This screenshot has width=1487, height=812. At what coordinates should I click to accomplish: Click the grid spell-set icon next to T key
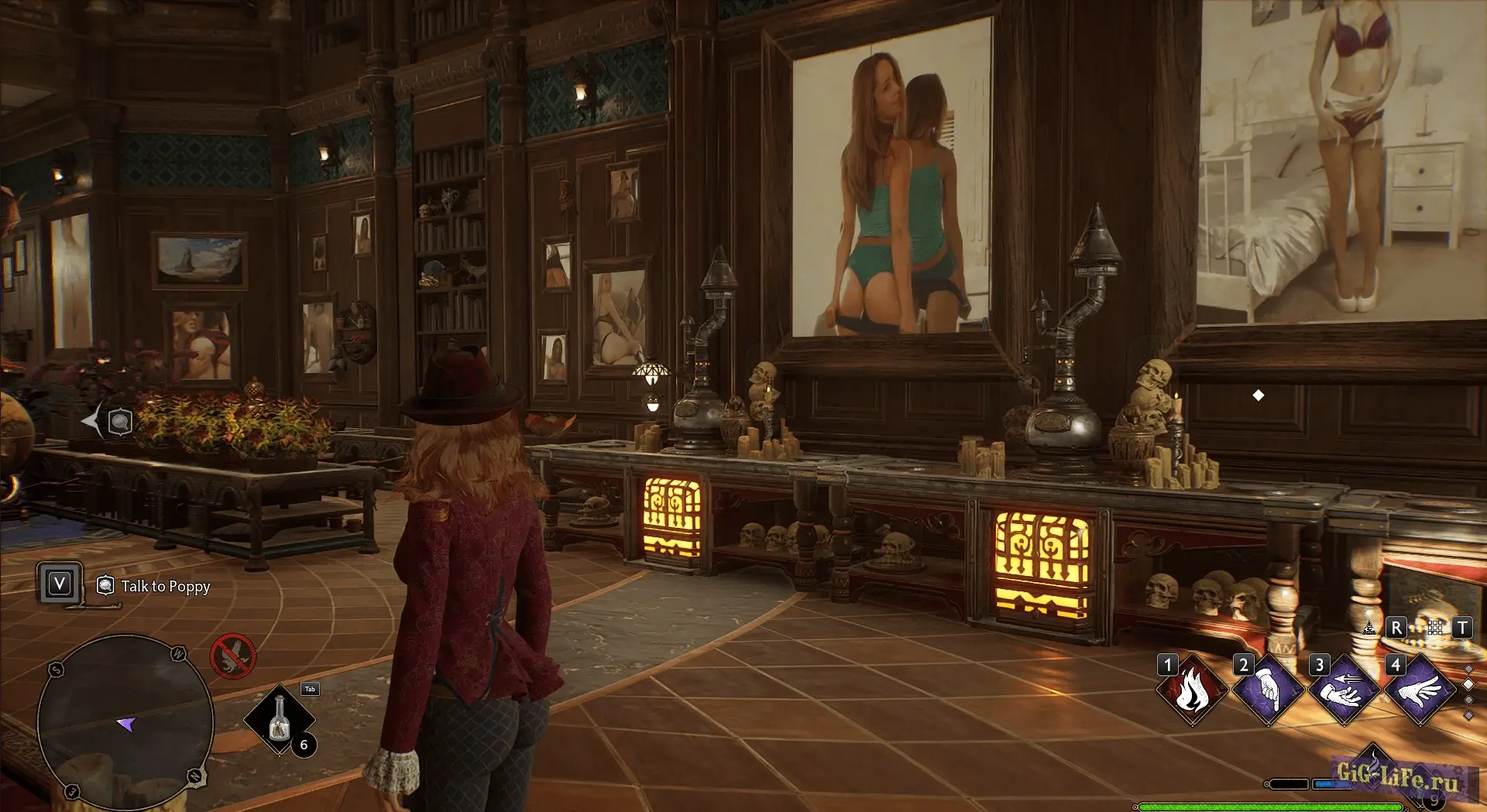[1435, 629]
